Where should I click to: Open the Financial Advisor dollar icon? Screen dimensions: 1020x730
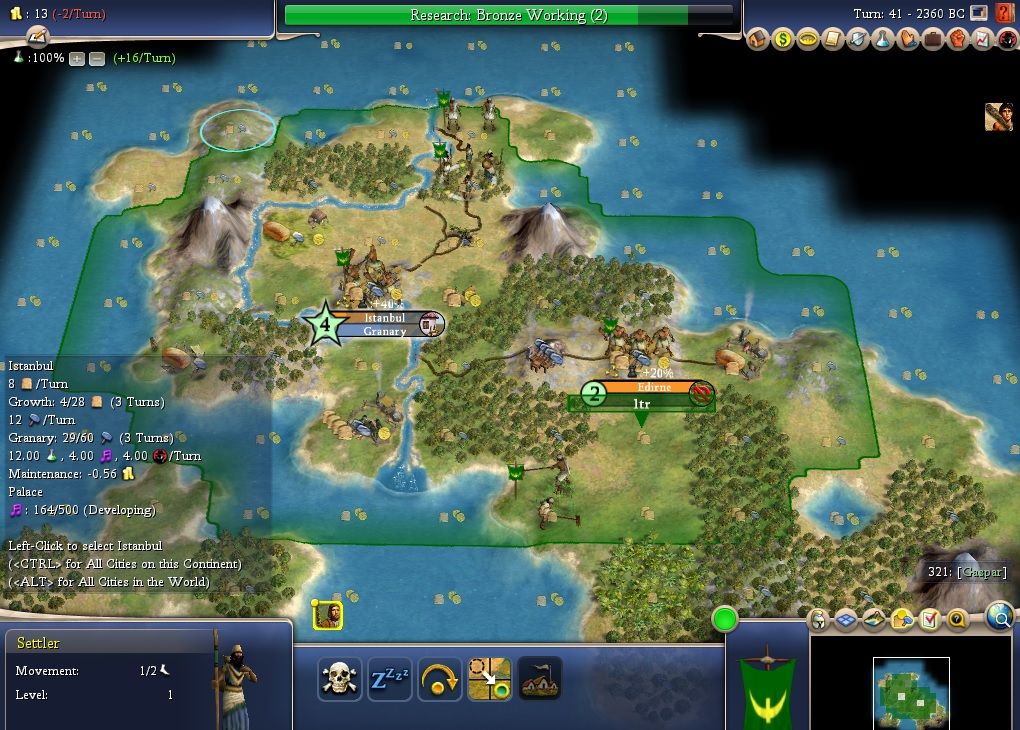pos(782,39)
